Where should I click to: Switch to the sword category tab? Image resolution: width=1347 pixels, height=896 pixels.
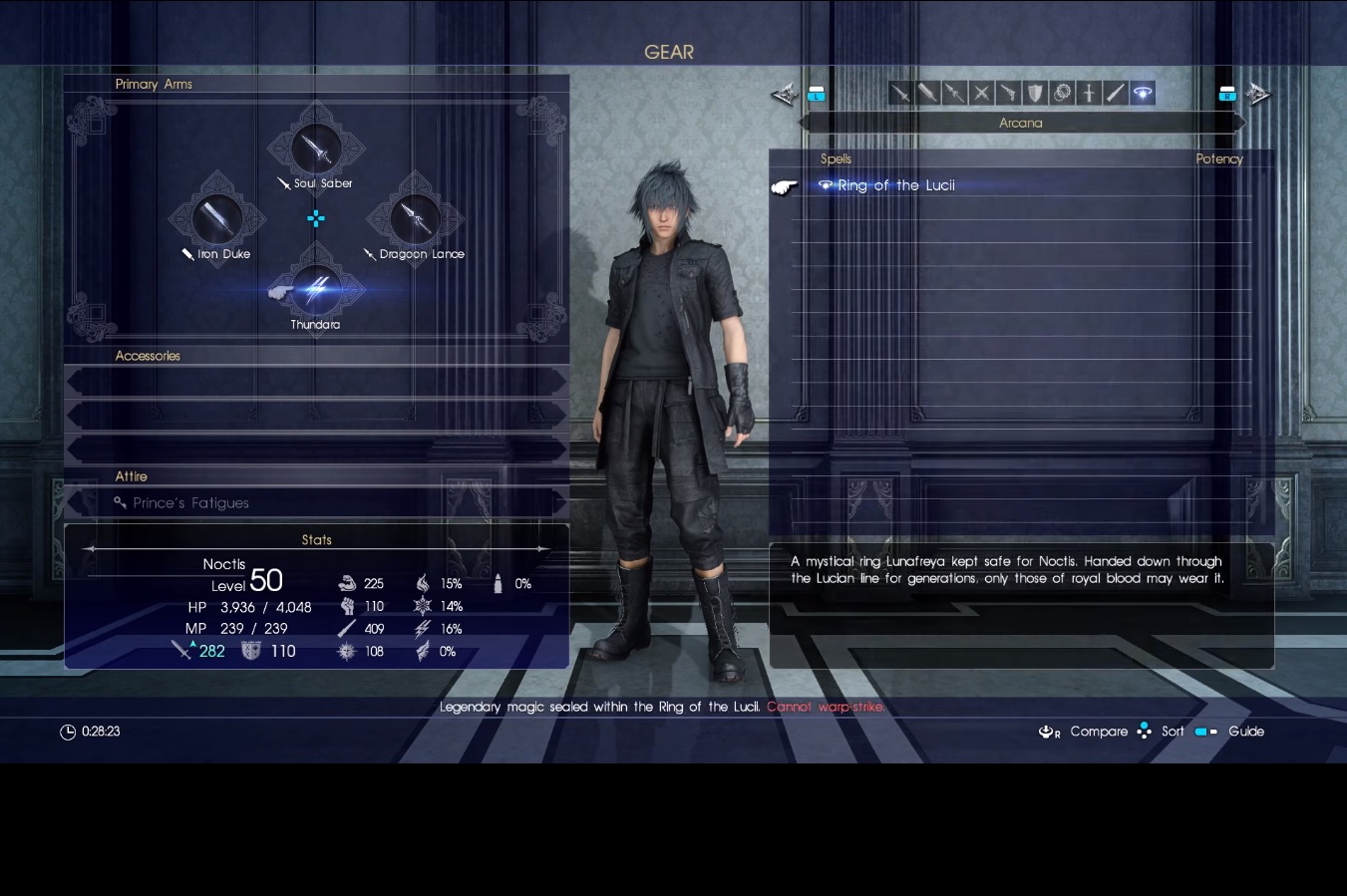click(x=900, y=94)
